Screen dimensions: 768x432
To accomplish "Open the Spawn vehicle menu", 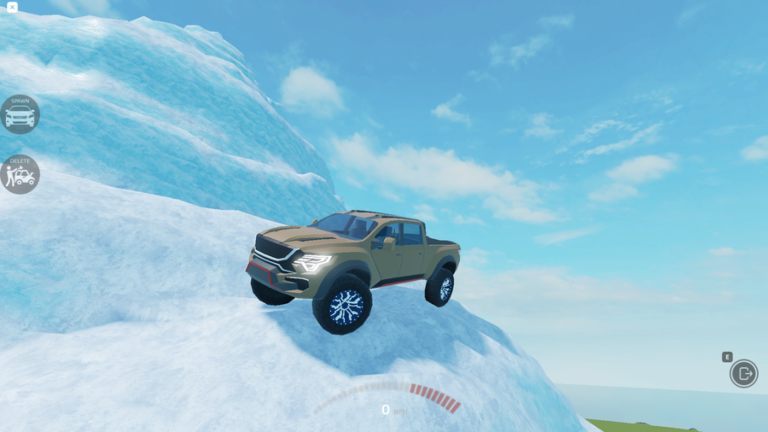I will (x=19, y=114).
